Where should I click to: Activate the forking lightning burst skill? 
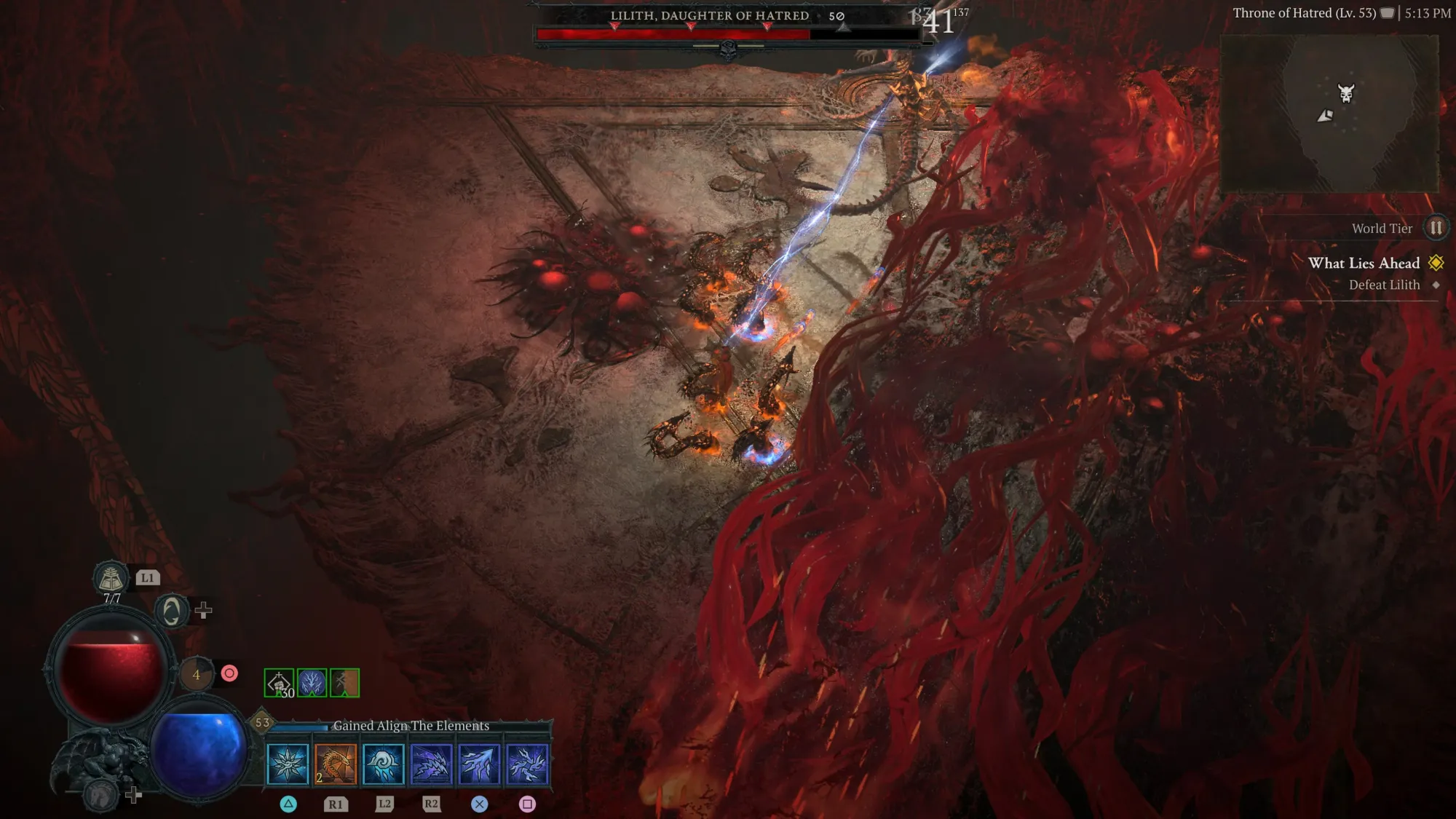527,764
